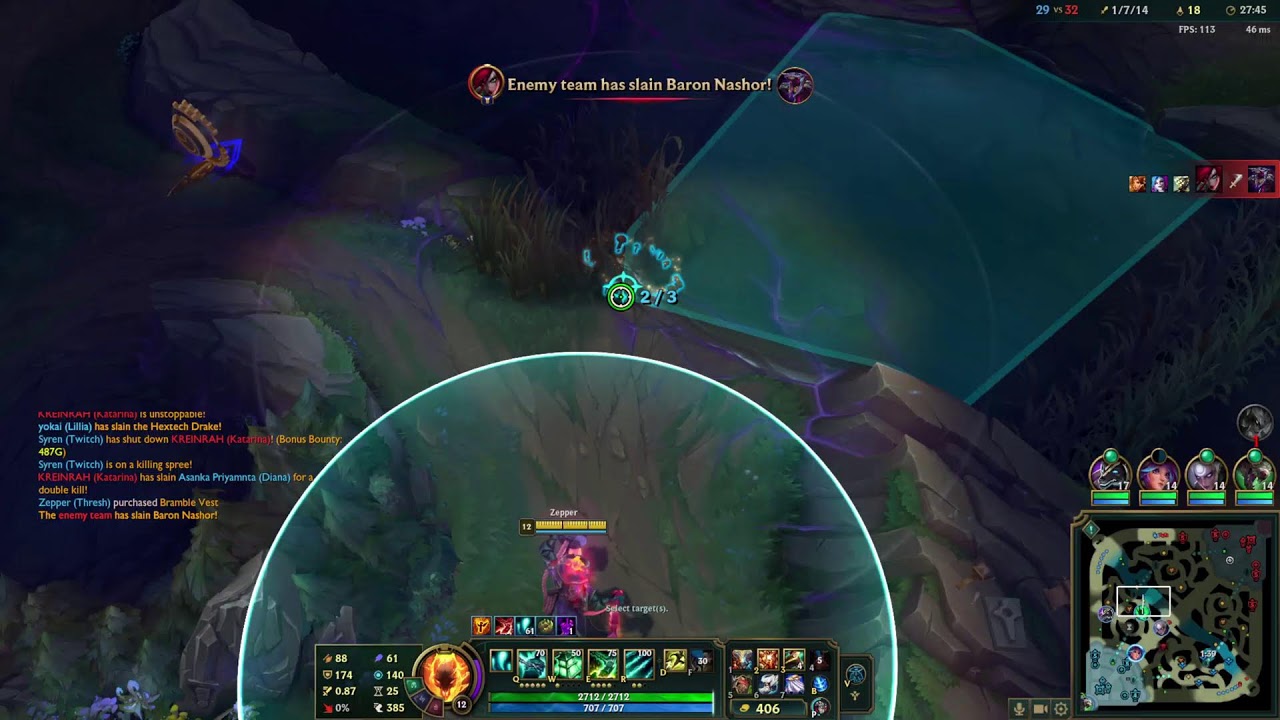Use the E ability Flay icon
This screenshot has width=1280, height=720.
pos(602,665)
